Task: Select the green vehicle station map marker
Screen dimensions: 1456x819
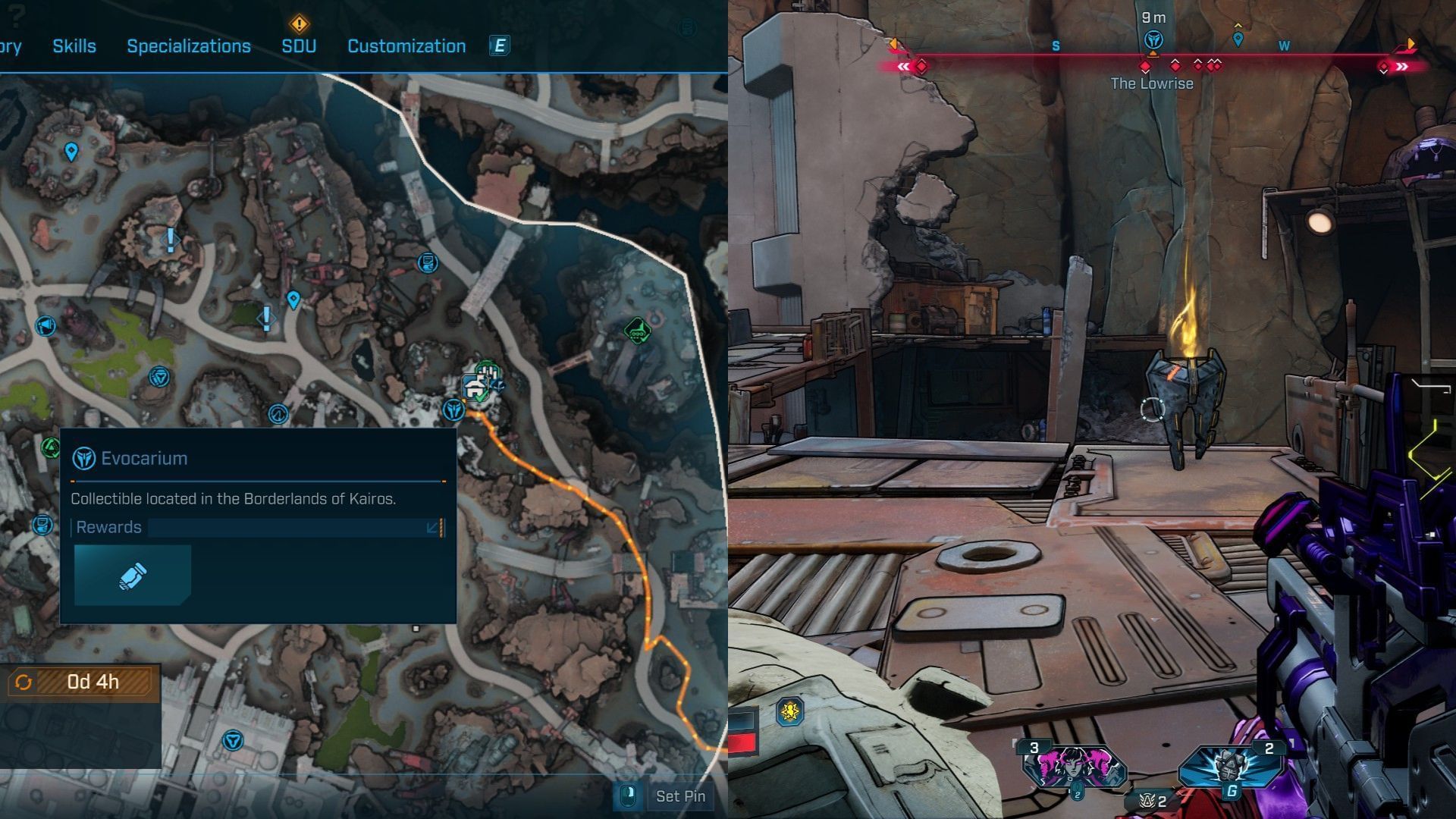Action: click(636, 331)
